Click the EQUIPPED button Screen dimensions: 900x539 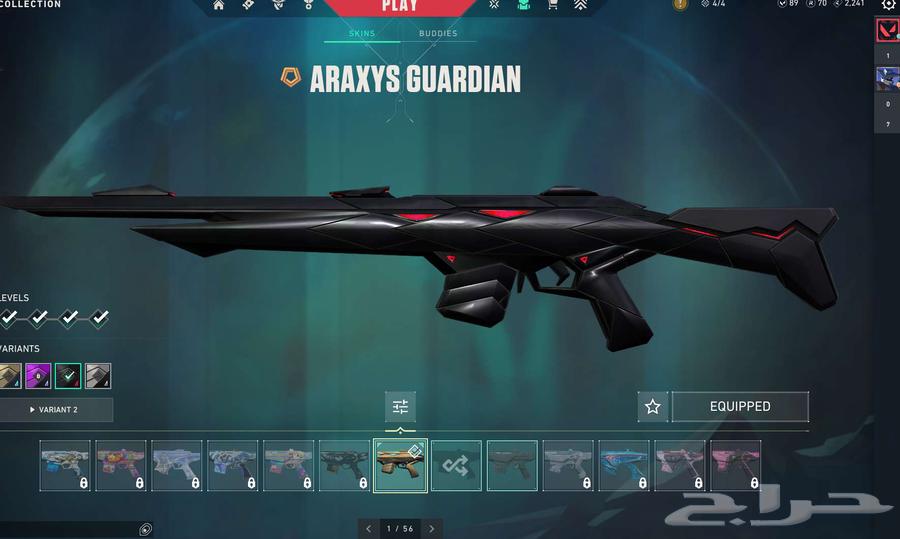(x=740, y=407)
